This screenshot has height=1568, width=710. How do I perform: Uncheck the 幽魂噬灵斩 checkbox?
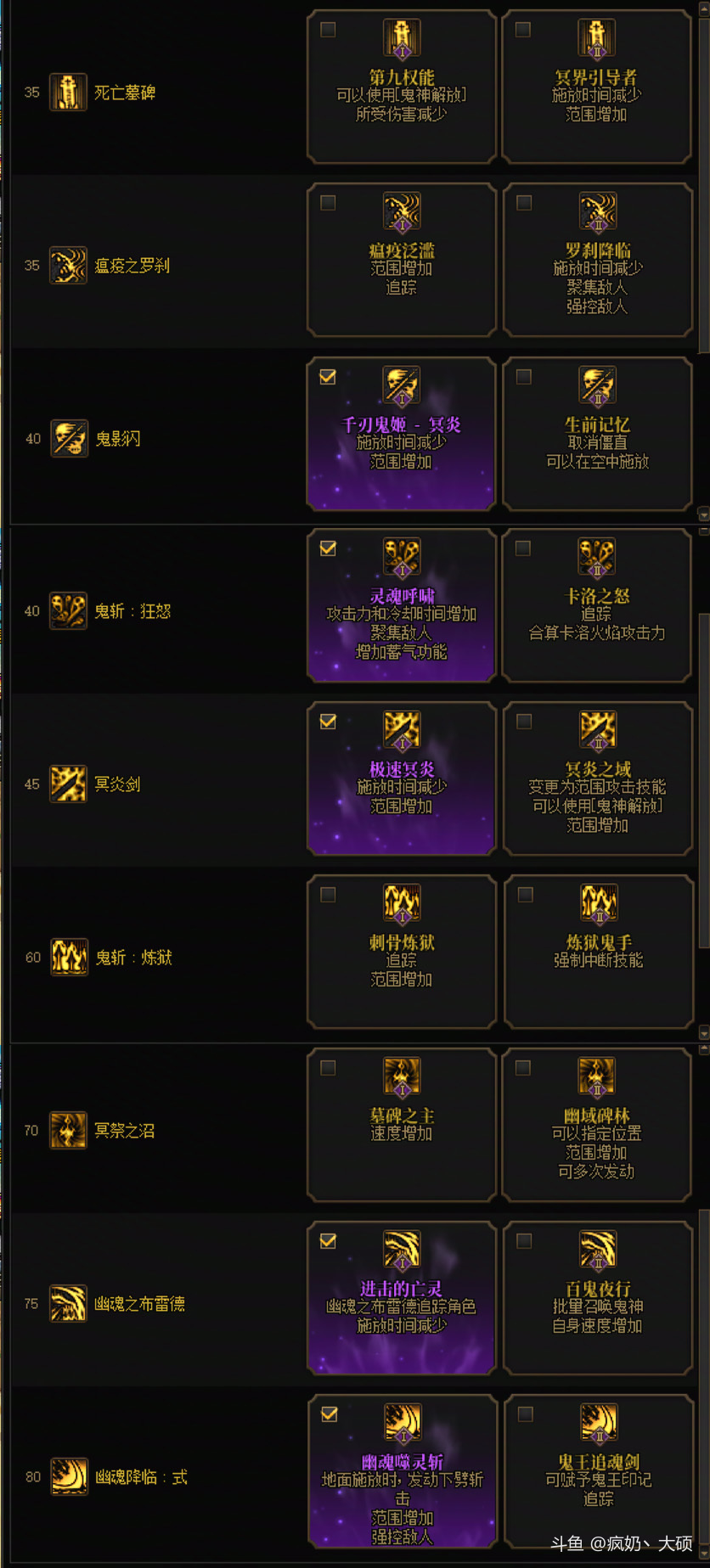pos(330,1414)
